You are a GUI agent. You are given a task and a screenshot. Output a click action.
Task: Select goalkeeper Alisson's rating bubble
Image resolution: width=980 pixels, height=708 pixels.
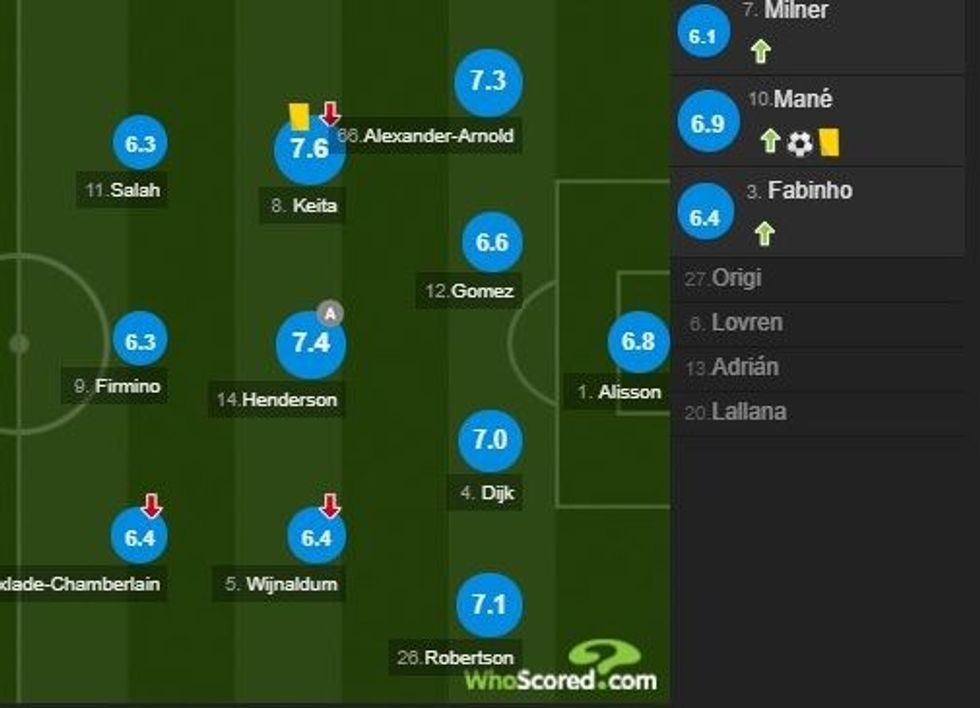pos(637,342)
